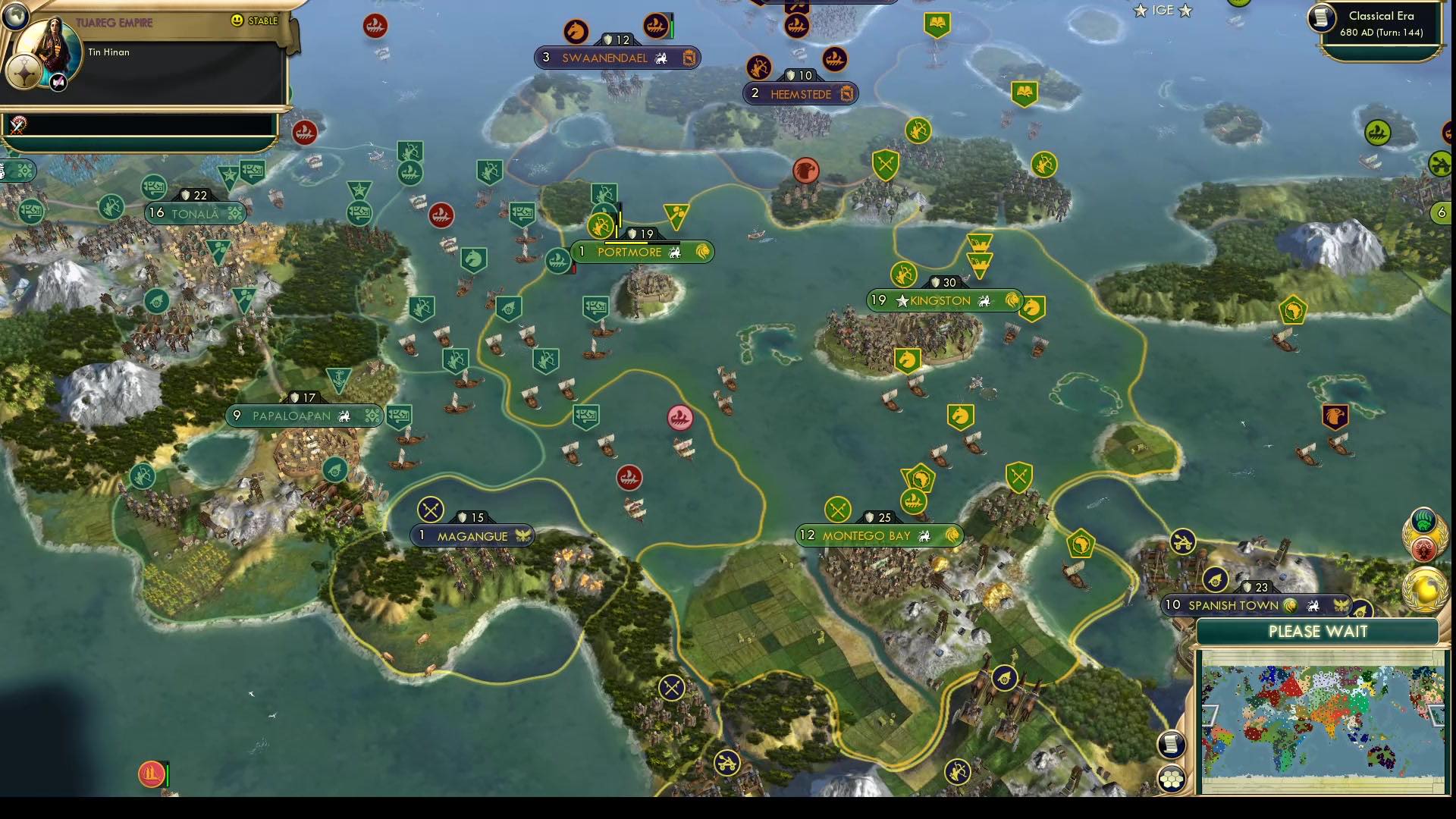Image resolution: width=1456 pixels, height=819 pixels.
Task: Toggle strategic view with the top-left globe
Action: [15, 15]
